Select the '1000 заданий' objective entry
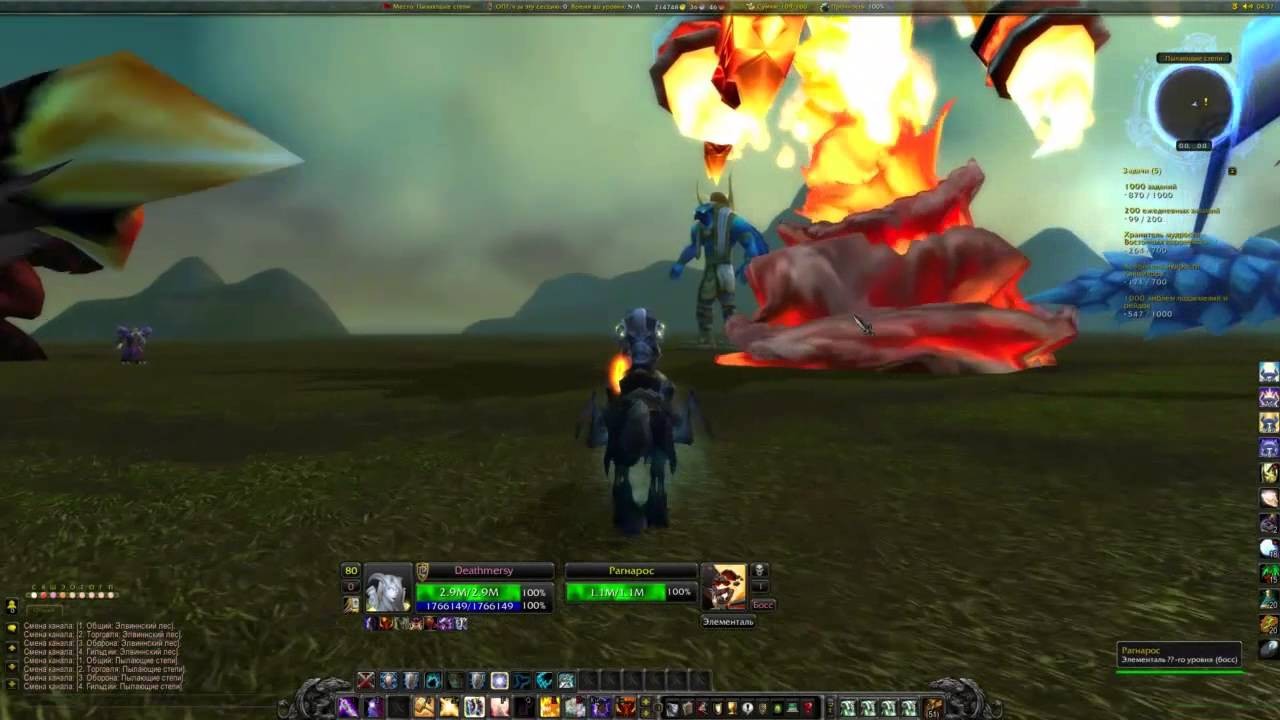 1150,187
